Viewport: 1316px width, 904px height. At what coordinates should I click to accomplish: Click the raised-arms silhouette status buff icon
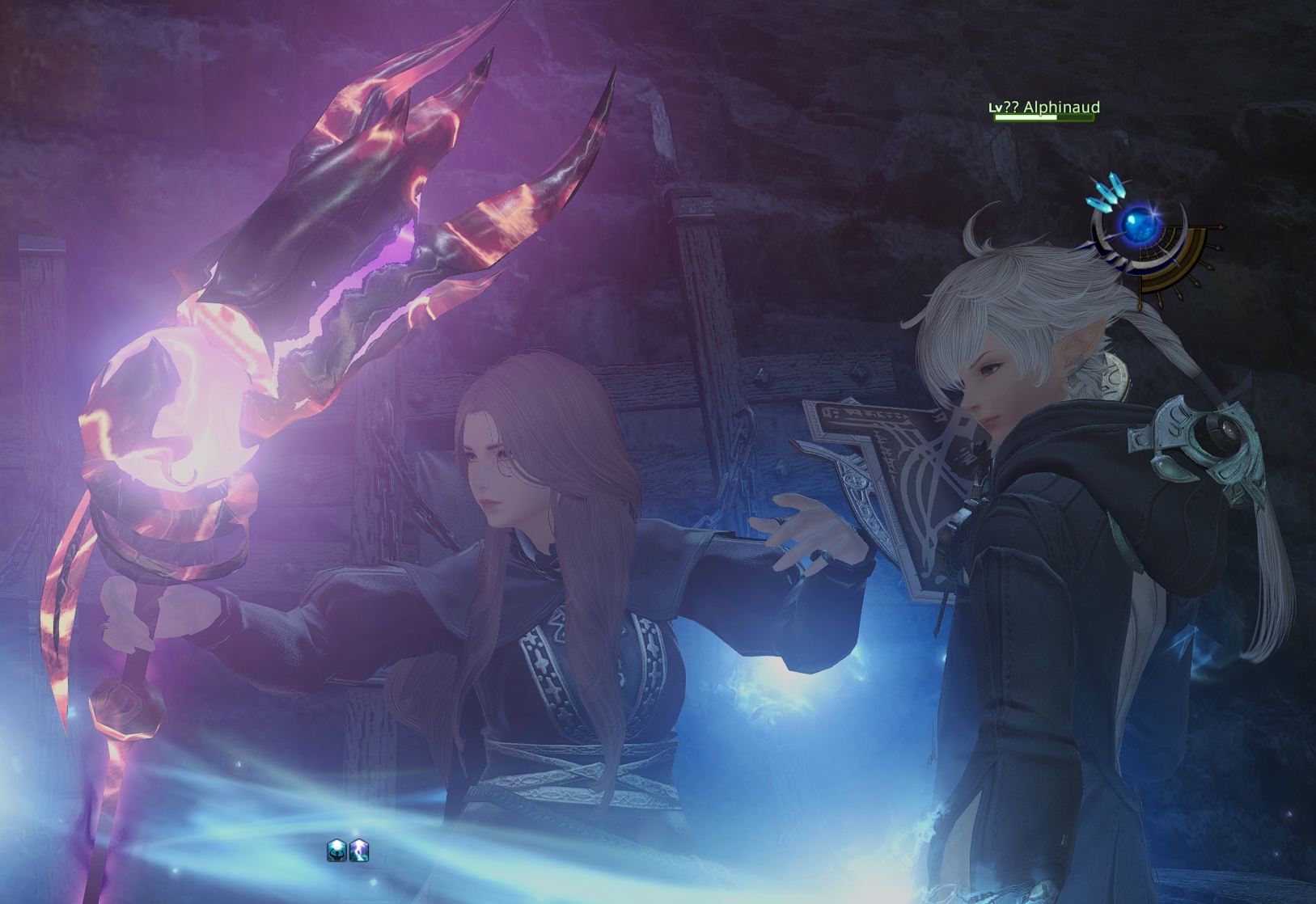coord(337,850)
